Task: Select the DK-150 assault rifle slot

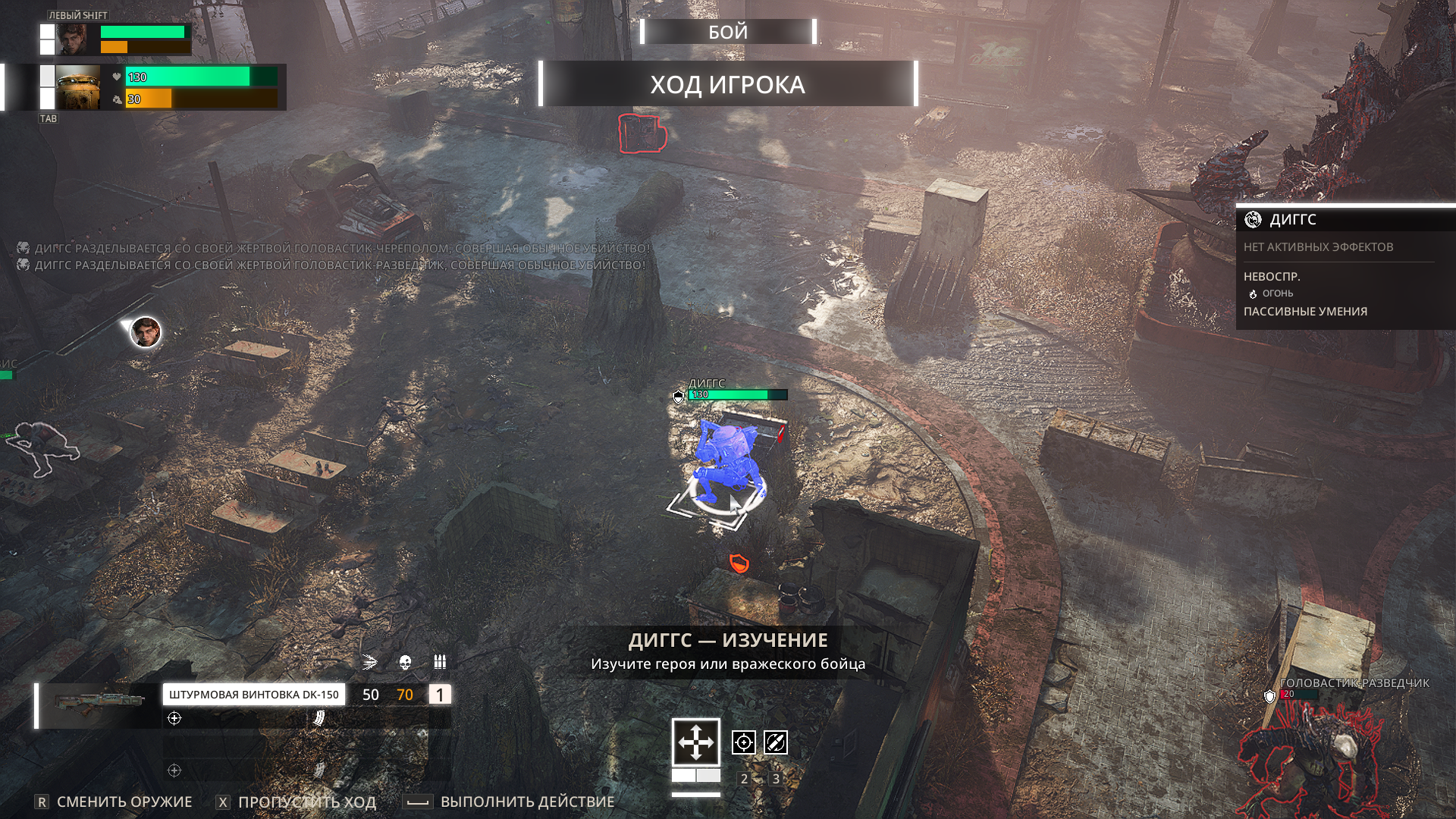Action: pos(253,695)
